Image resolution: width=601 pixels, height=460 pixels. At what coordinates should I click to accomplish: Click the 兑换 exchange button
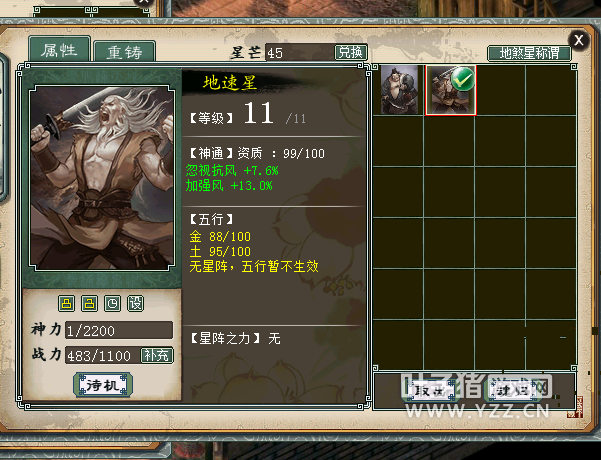coord(351,52)
